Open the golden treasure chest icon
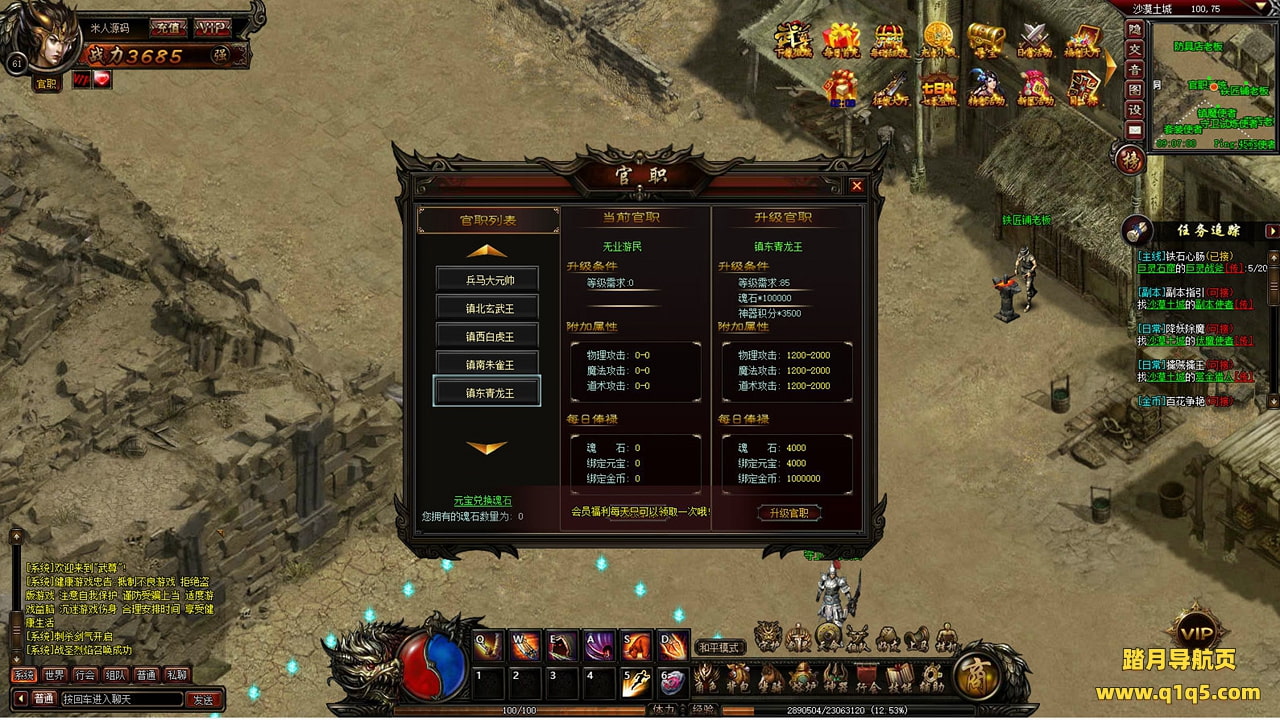Viewport: 1280px width, 720px height. (x=986, y=39)
